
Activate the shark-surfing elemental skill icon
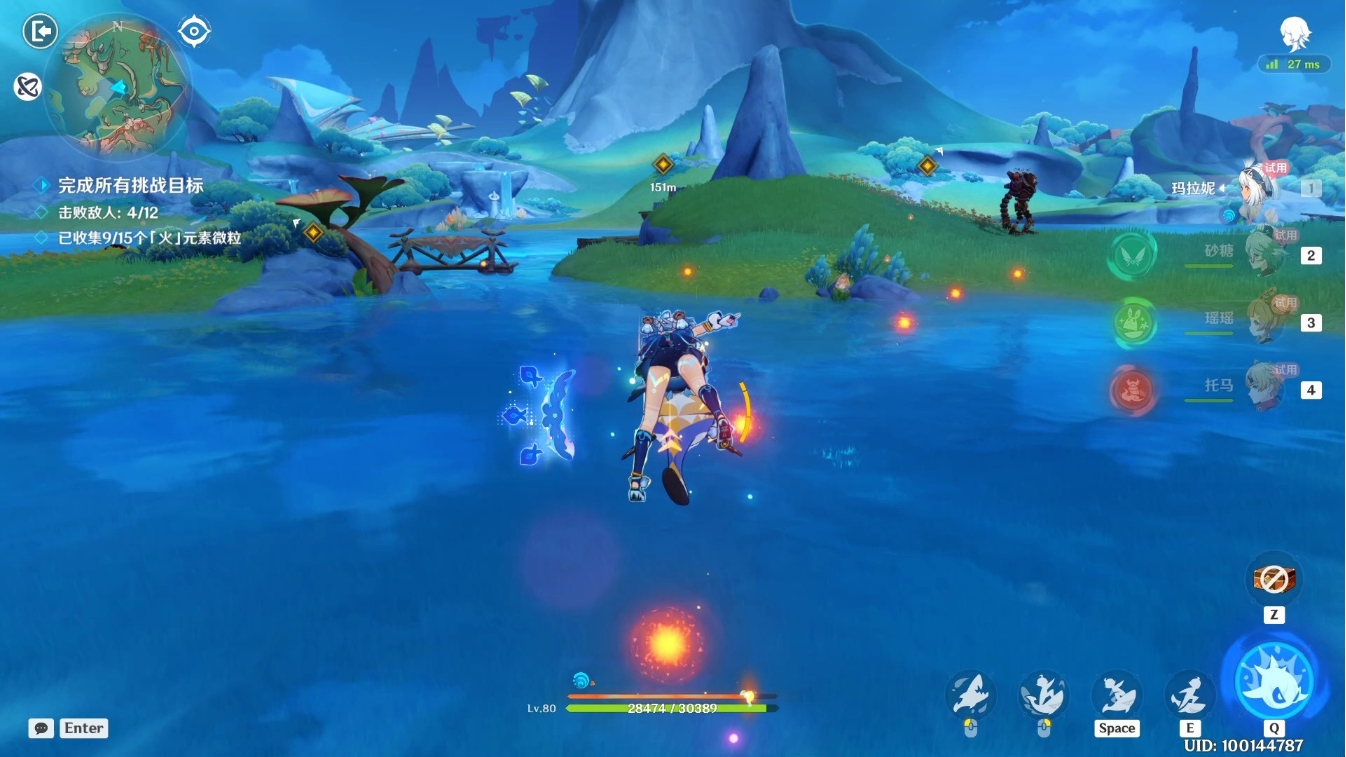(1190, 693)
